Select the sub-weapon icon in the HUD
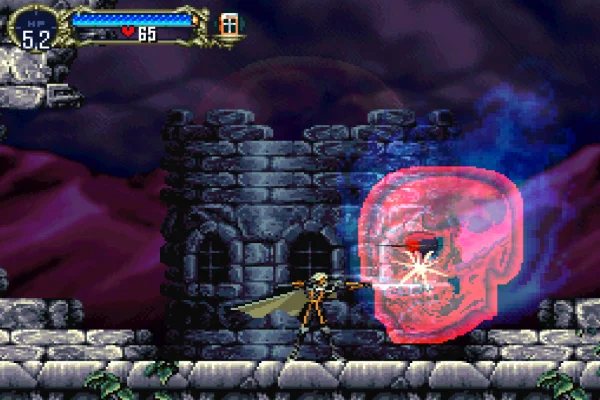 tap(229, 24)
